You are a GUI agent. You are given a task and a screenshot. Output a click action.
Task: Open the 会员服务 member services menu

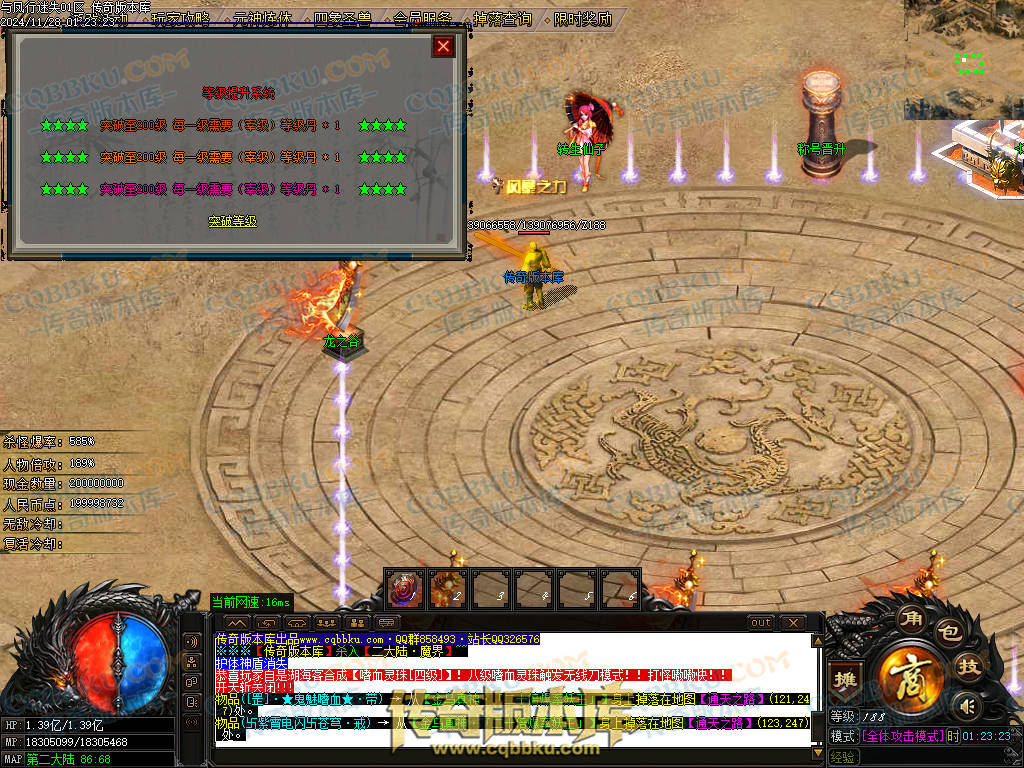tap(421, 19)
